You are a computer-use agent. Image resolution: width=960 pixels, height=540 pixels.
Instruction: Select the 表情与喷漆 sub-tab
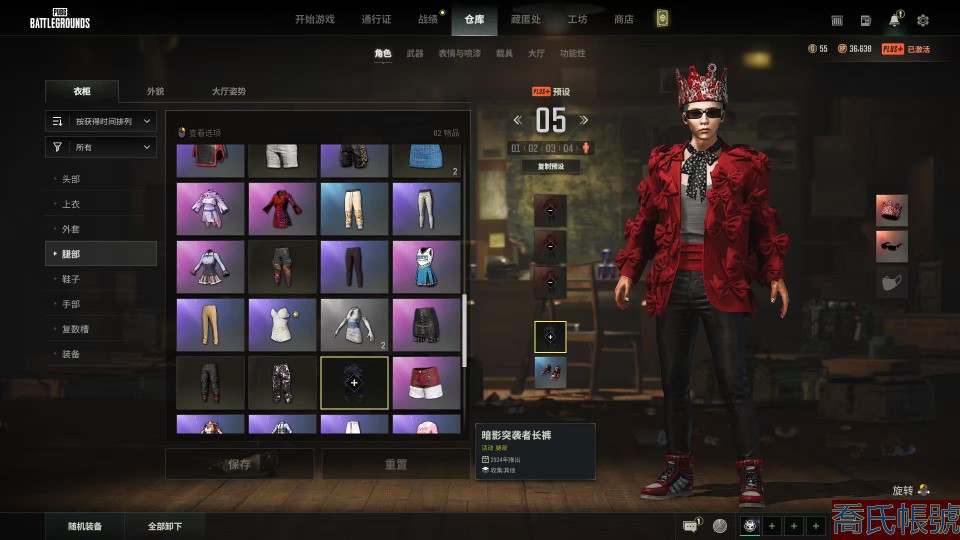tap(459, 53)
